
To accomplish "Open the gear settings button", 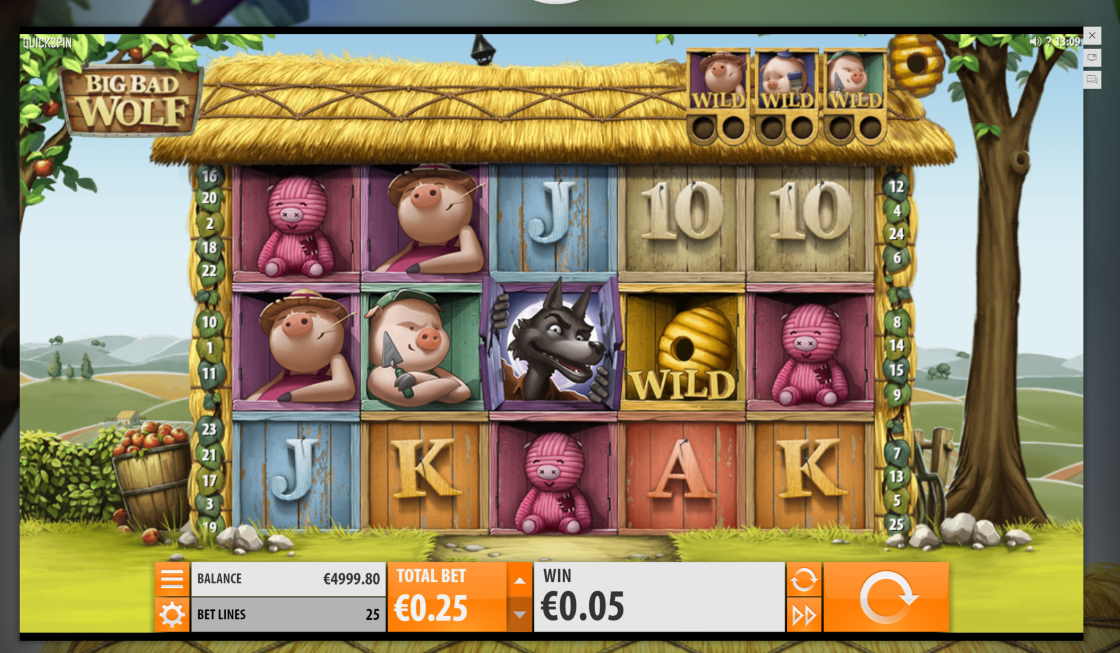I will [x=172, y=614].
